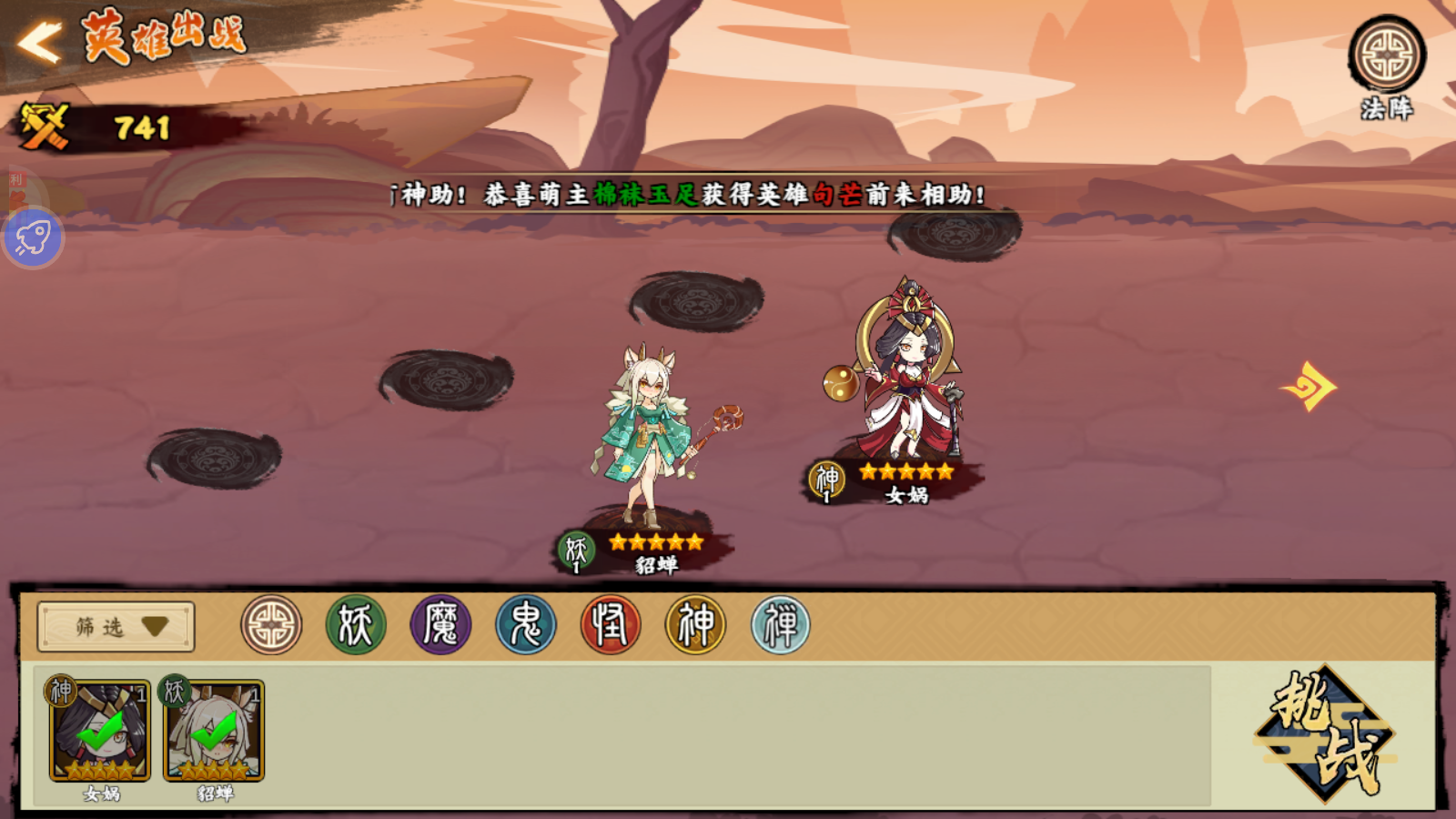The image size is (1456, 819).
Task: Filter heroes by 妖 faction
Action: pyautogui.click(x=356, y=625)
